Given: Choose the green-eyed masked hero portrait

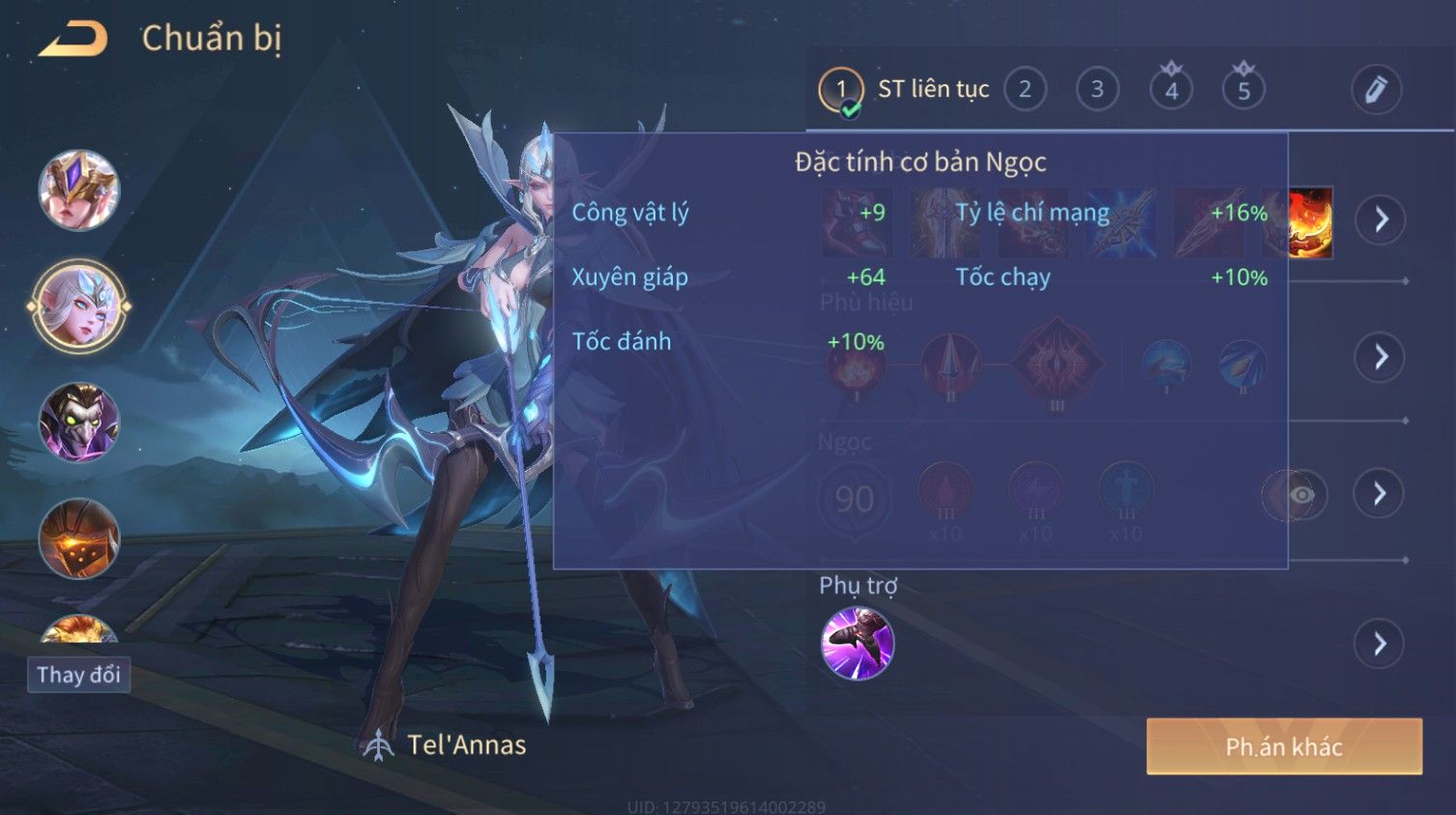Looking at the screenshot, I should click(79, 422).
